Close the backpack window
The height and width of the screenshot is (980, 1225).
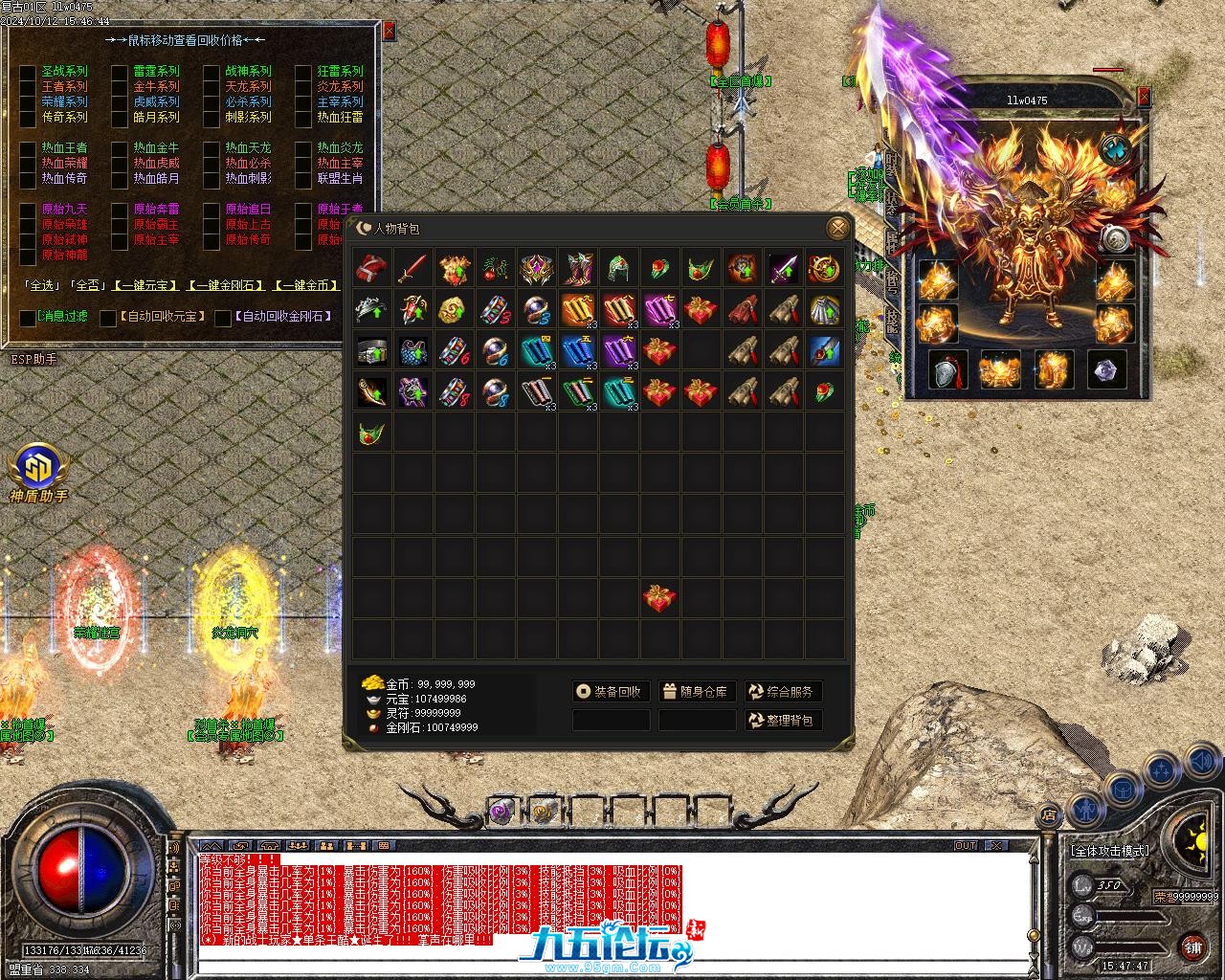[x=837, y=228]
